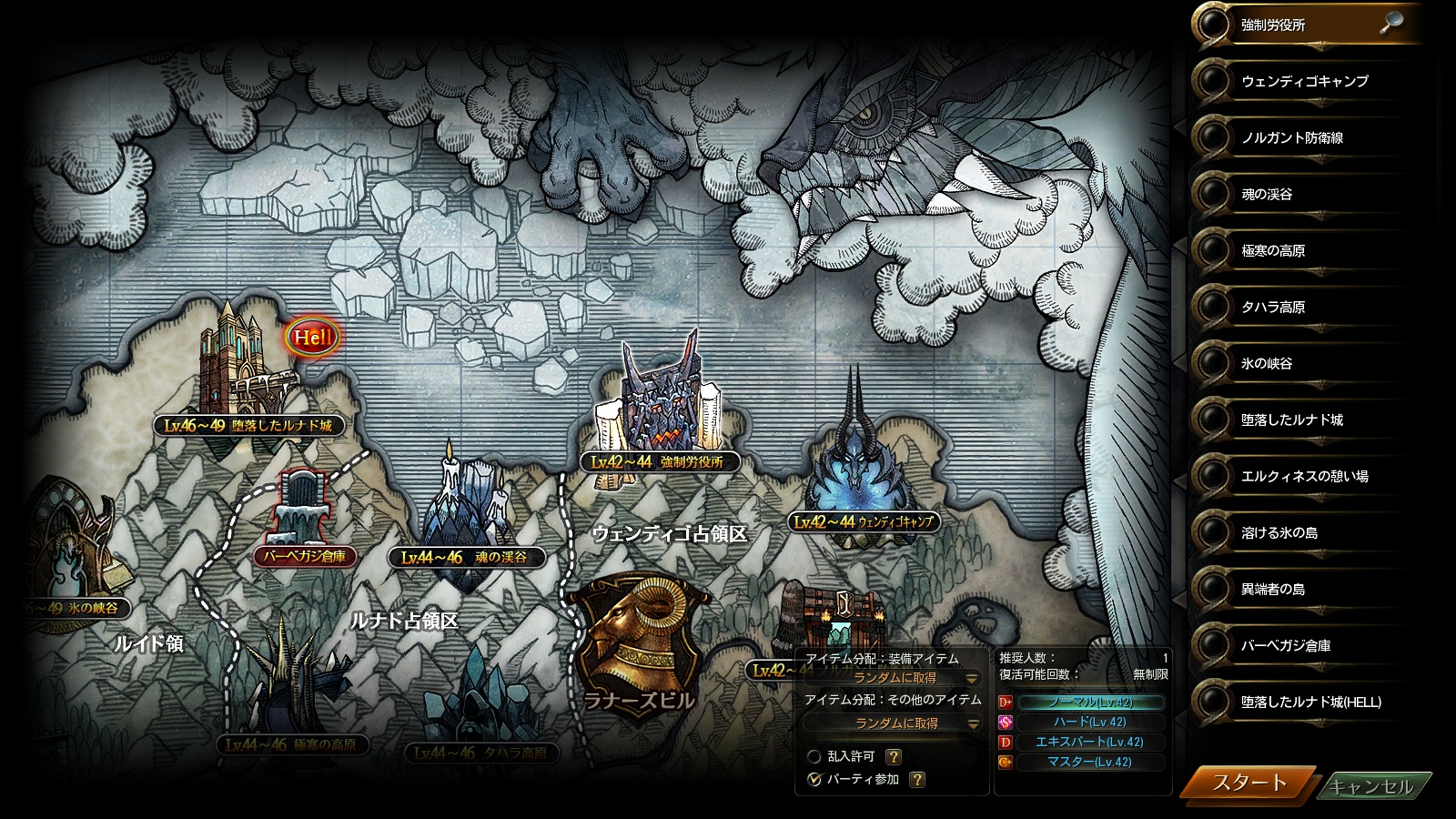The height and width of the screenshot is (819, 1456).
Task: Toggle the パーティ参加 checkbox
Action: click(x=815, y=780)
